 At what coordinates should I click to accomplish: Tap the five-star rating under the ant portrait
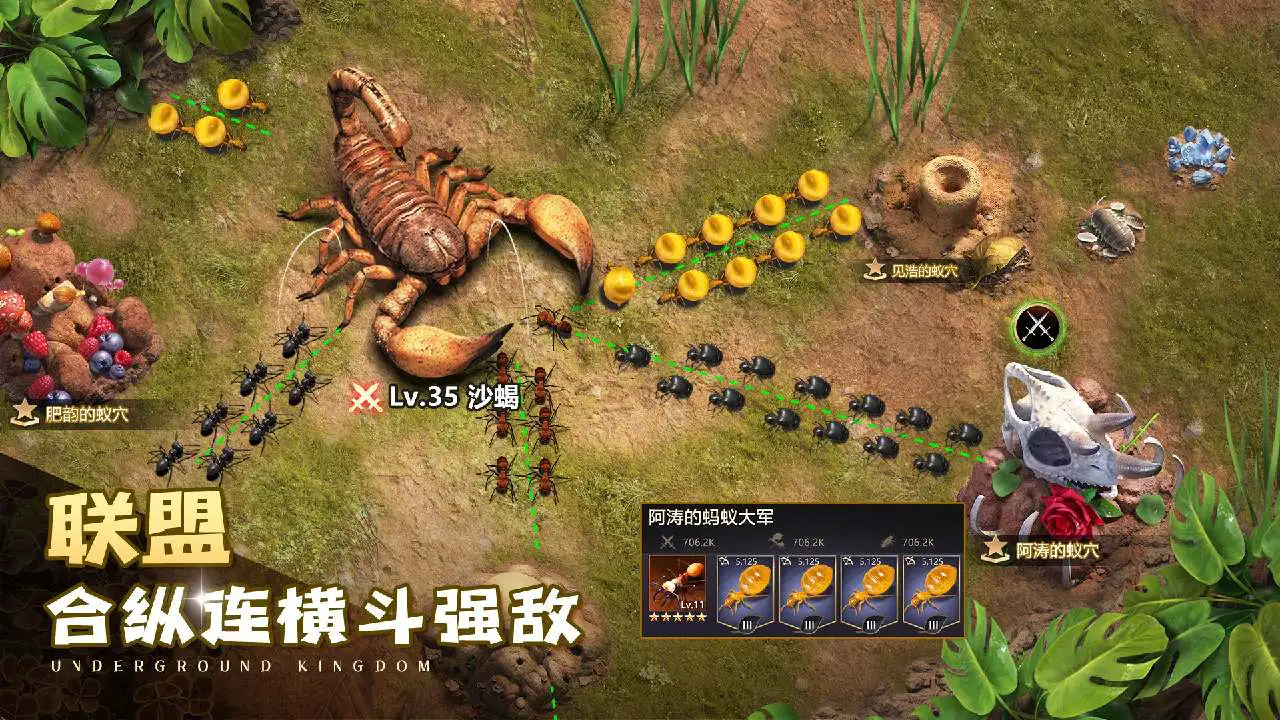coord(676,617)
